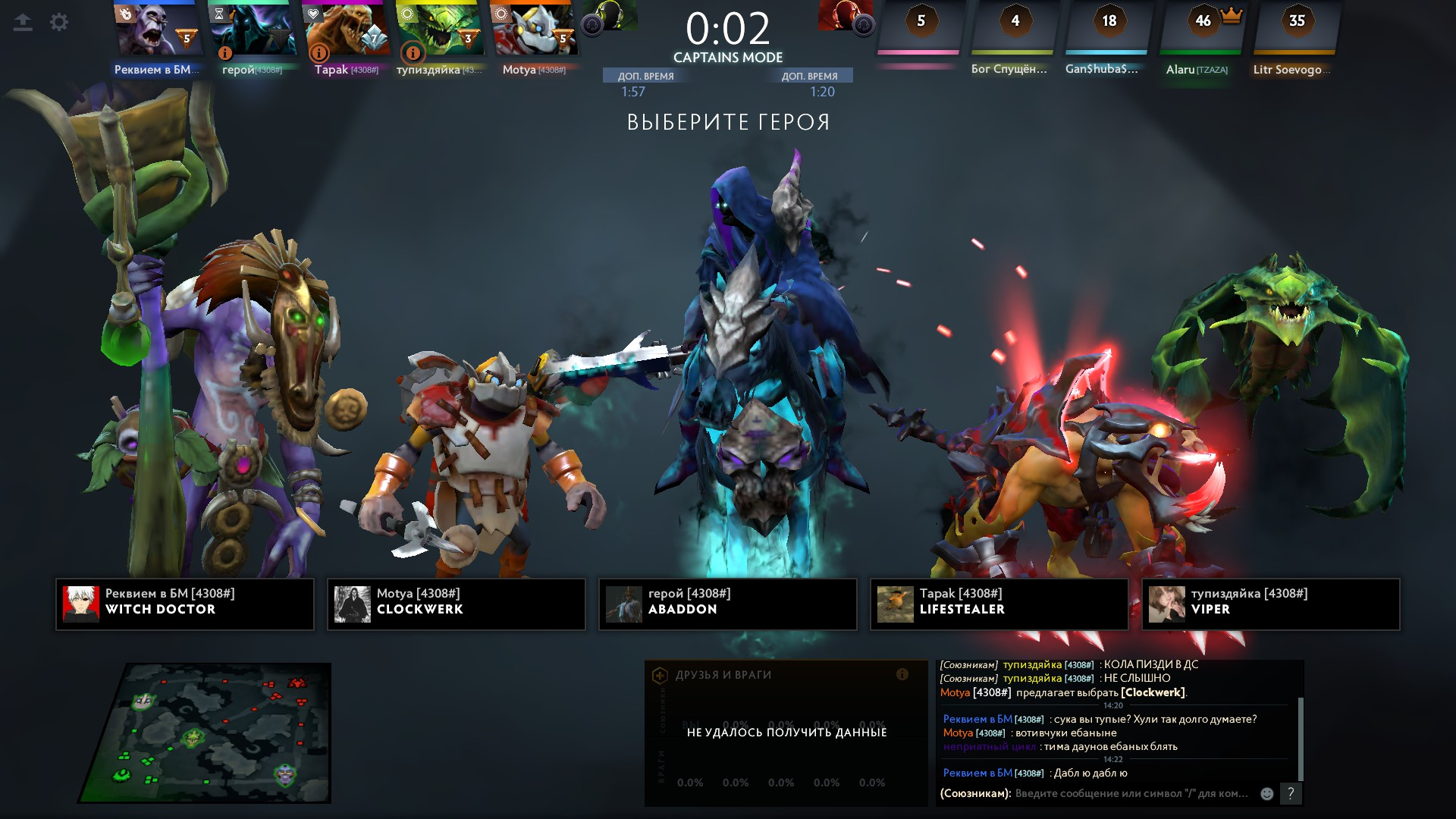Click the Clockwerk portrait in top bar
1456x819 pixels.
(535, 29)
